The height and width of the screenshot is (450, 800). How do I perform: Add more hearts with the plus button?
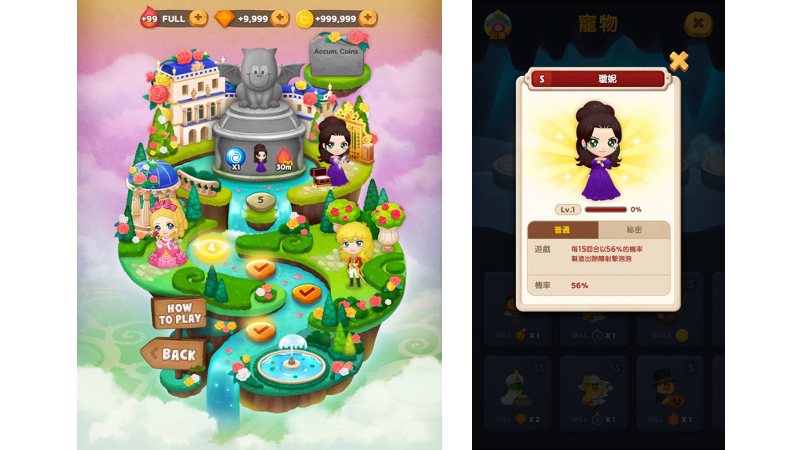pyautogui.click(x=198, y=18)
